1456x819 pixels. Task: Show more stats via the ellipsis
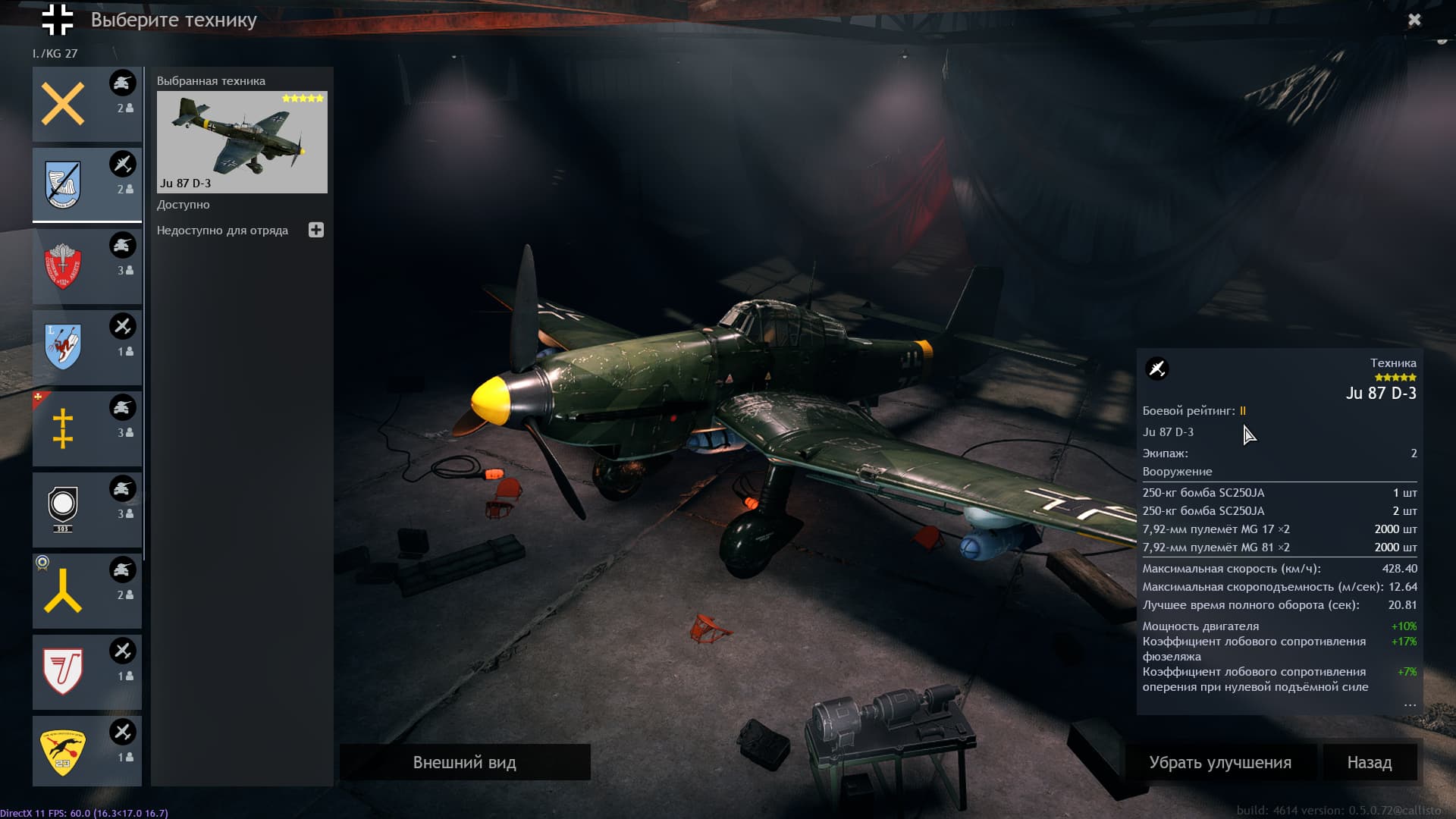(x=1409, y=704)
